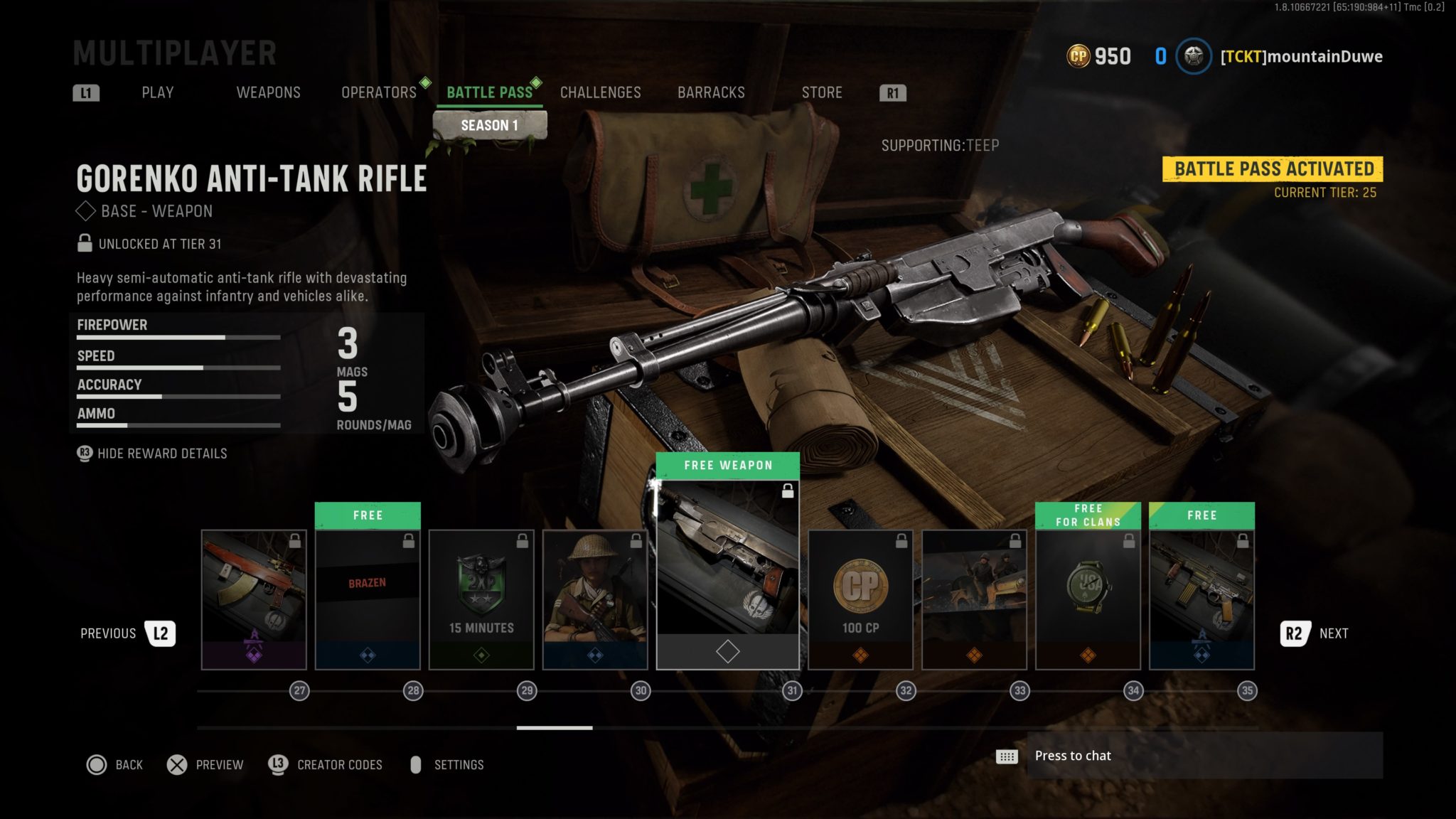The width and height of the screenshot is (1456, 819).
Task: Click the chat keyboard icon near Press to chat
Action: click(x=1009, y=756)
